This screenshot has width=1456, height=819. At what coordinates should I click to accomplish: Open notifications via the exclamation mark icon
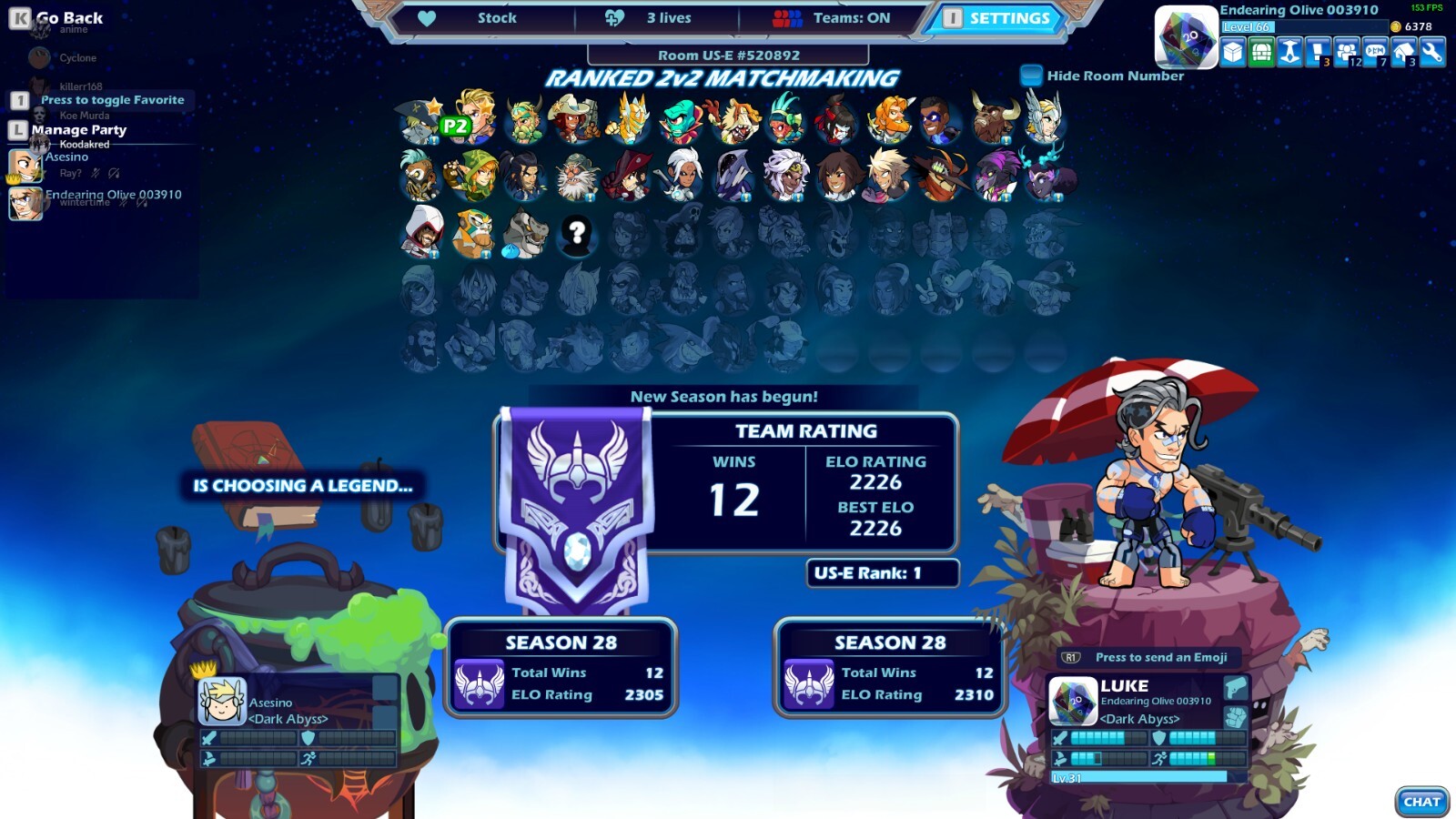click(1318, 53)
